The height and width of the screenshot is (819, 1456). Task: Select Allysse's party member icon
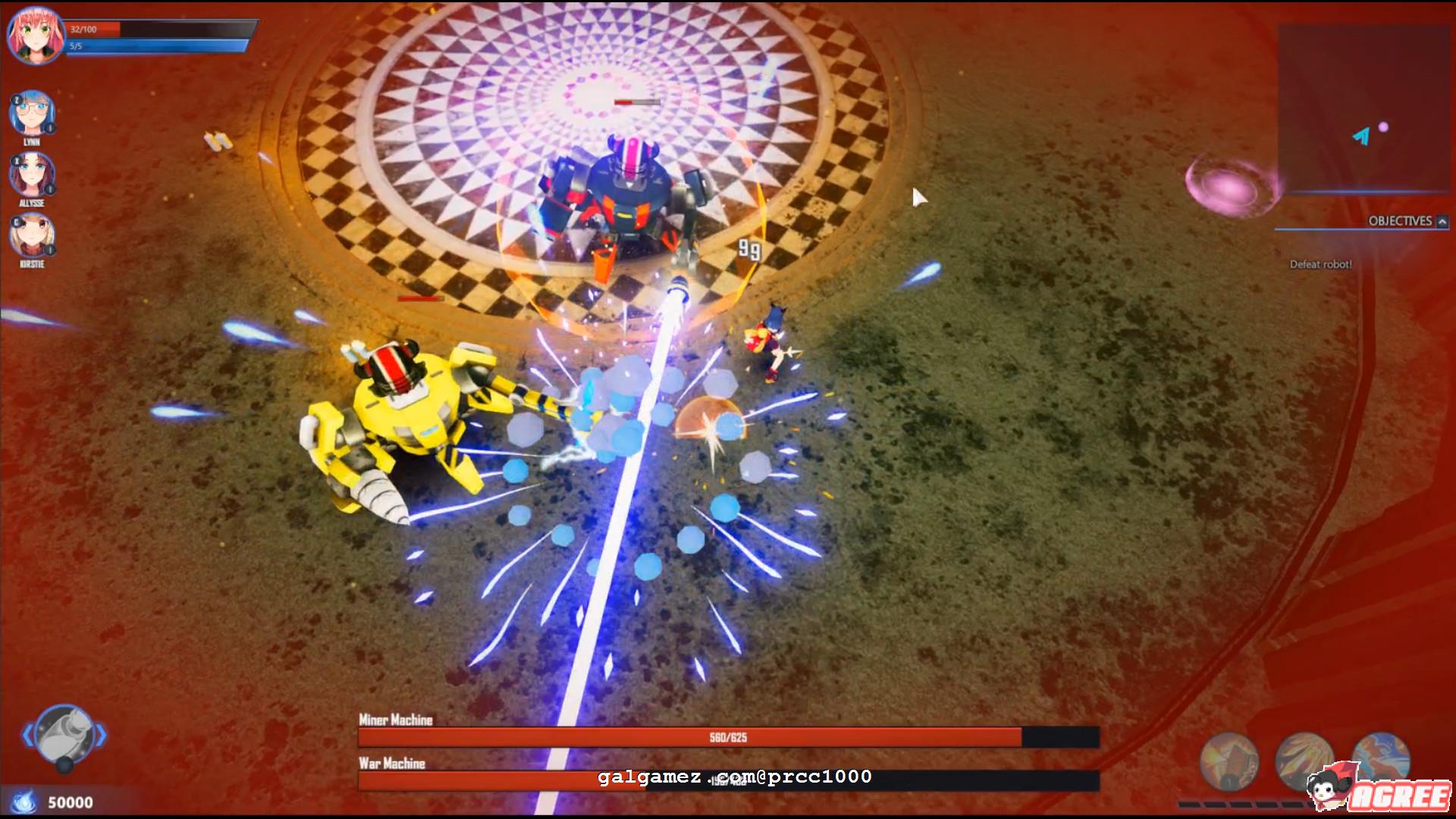[x=31, y=174]
